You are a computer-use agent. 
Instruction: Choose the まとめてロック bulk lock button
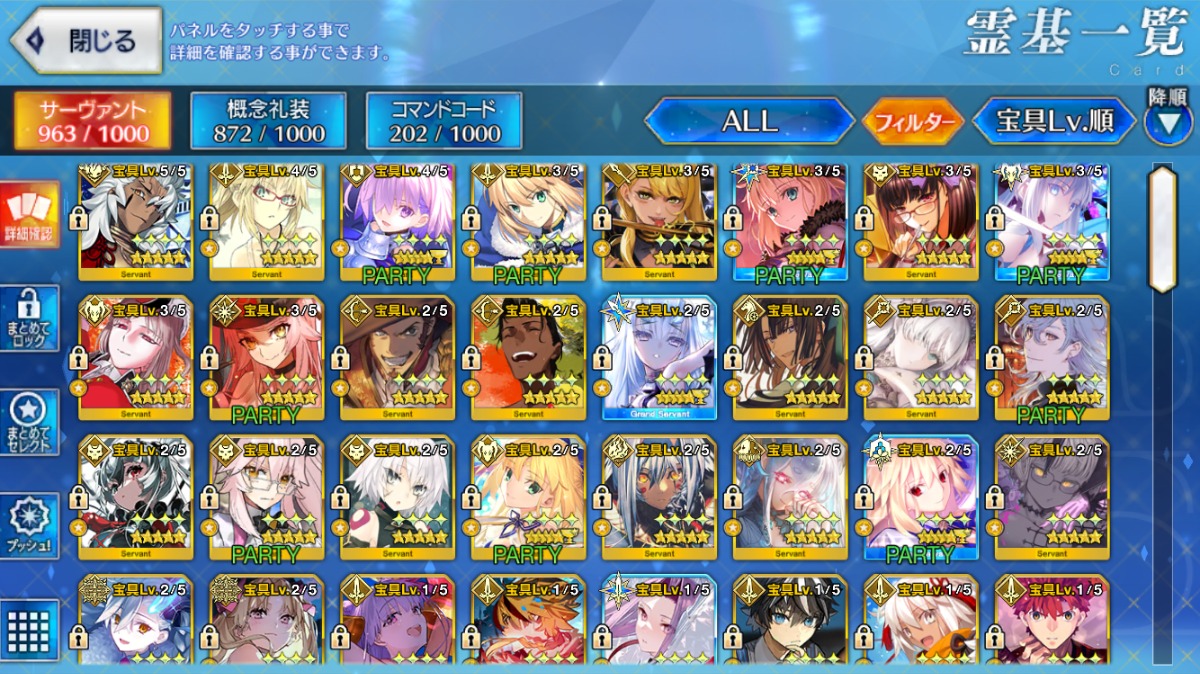[x=29, y=318]
